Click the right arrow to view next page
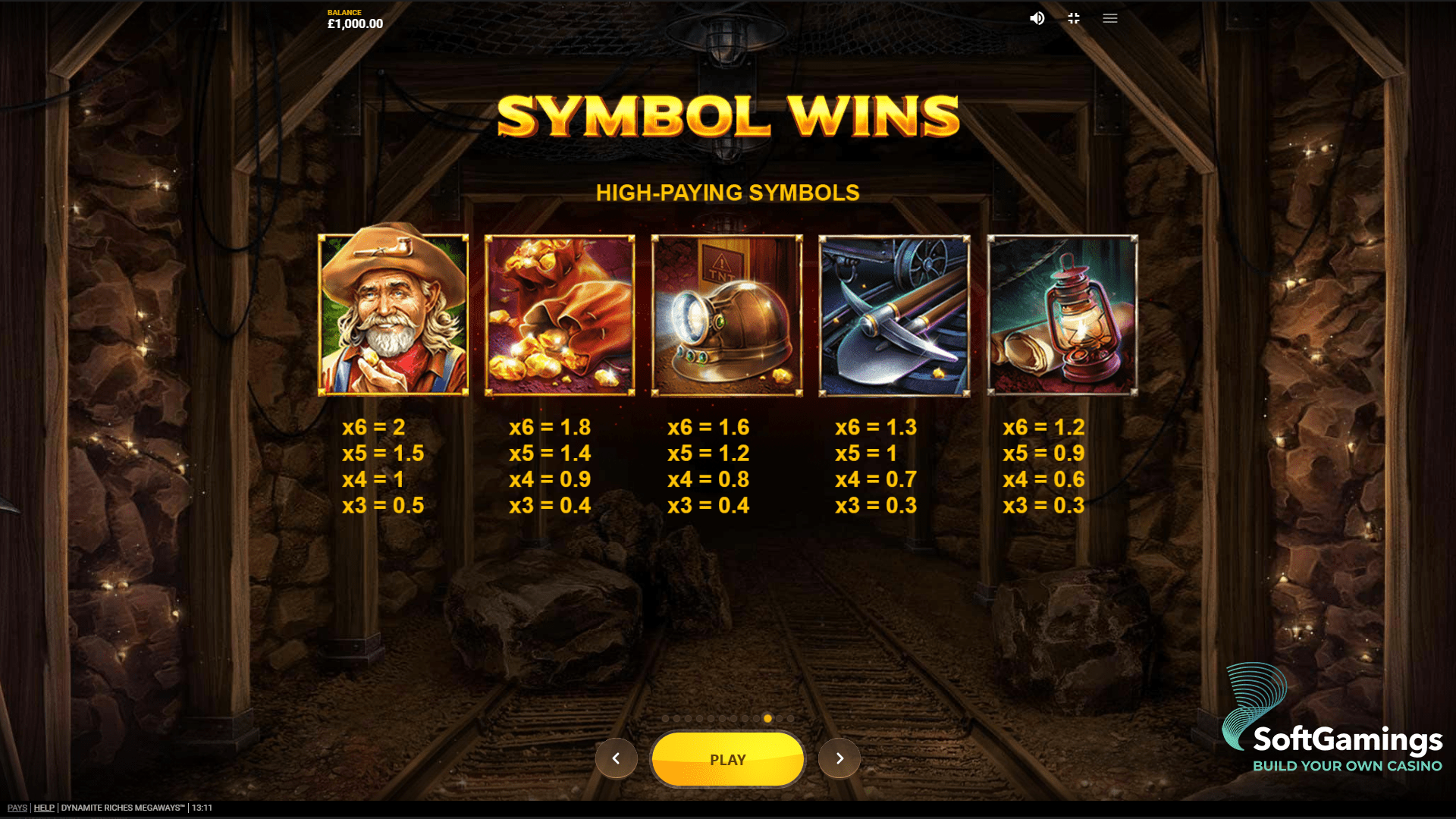 [x=839, y=758]
